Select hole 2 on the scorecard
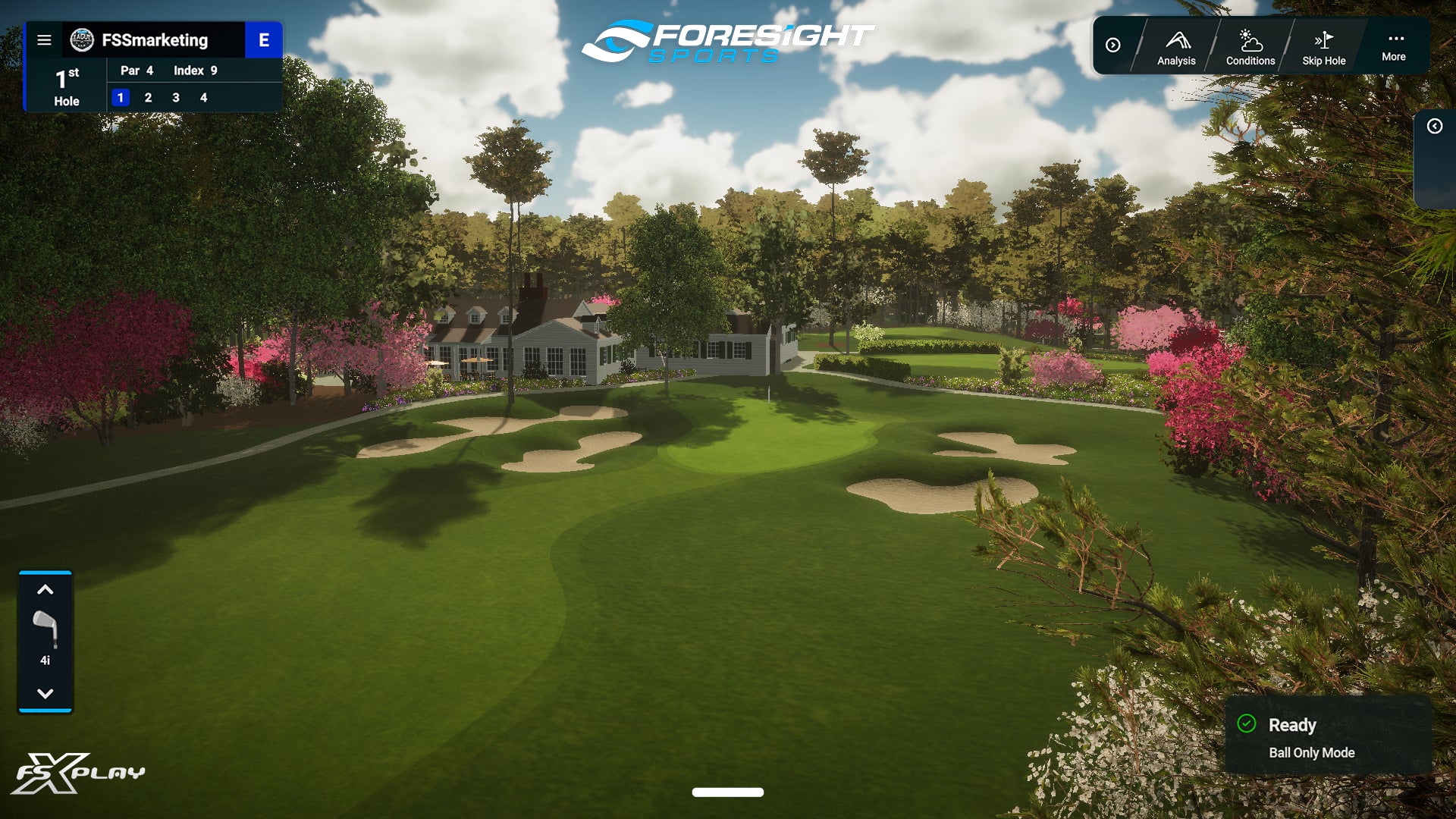 coord(148,98)
